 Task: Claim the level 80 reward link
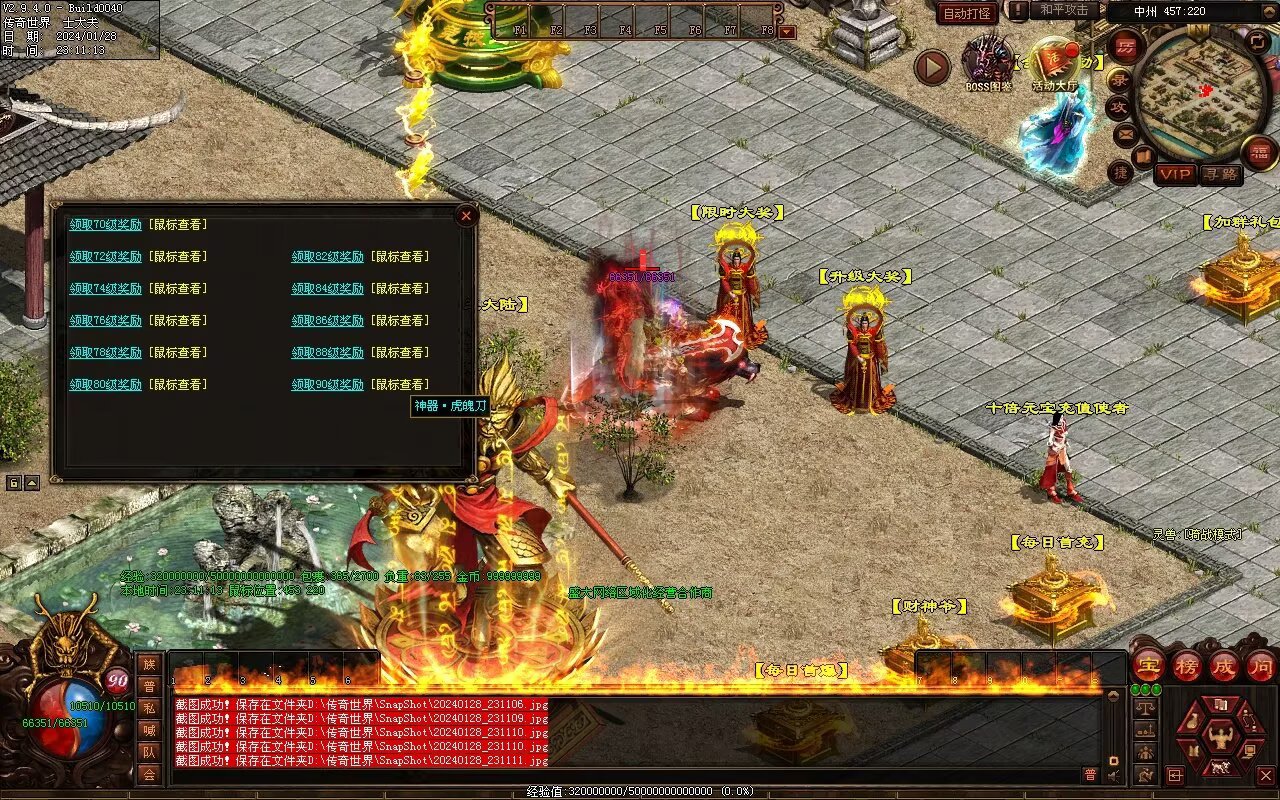[x=105, y=385]
